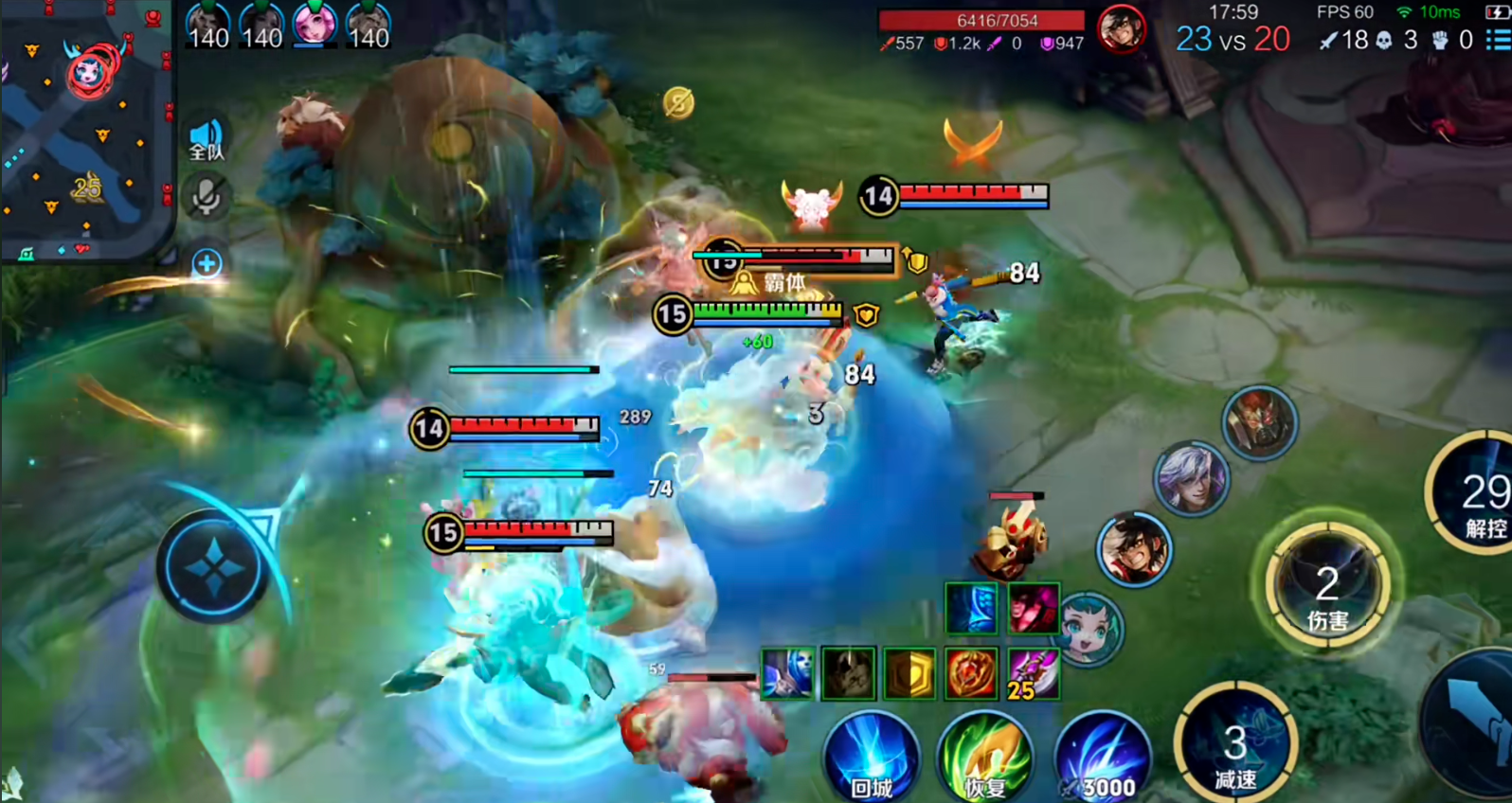Viewport: 1512px width, 803px height.
Task: Target the white-haired enemy hero portrait
Action: (1191, 478)
